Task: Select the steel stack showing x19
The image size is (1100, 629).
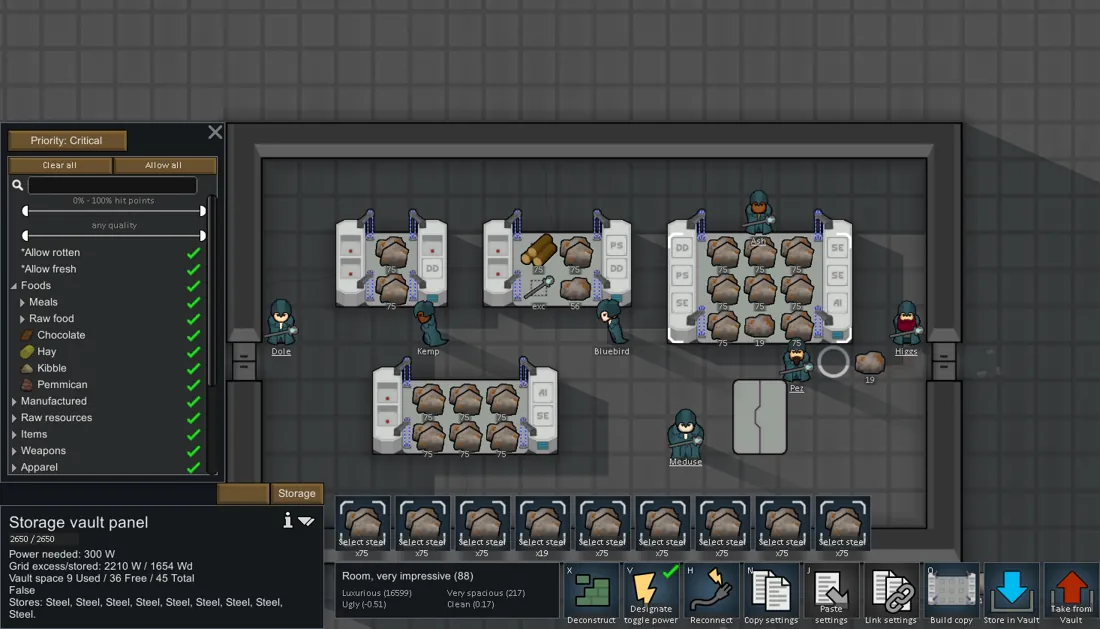Action: tap(542, 523)
